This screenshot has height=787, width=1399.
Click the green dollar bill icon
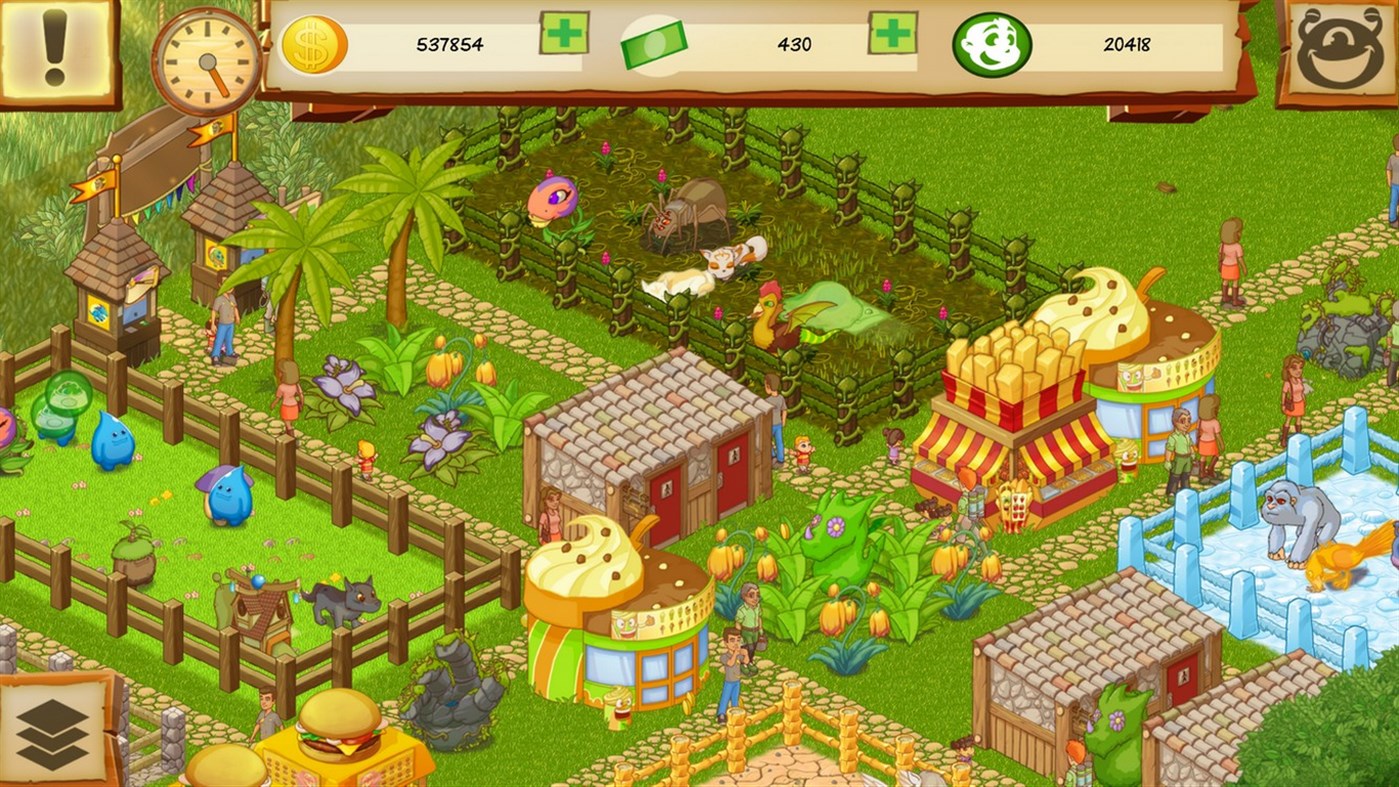[652, 45]
